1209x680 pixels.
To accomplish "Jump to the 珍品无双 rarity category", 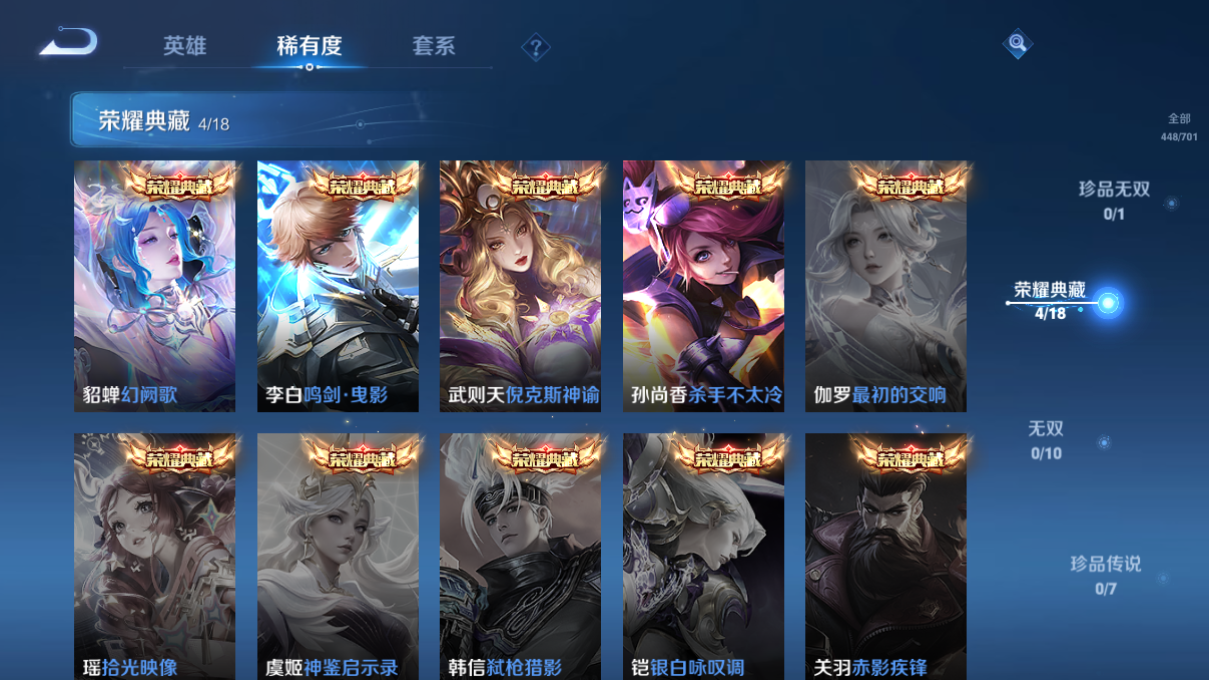I will pyautogui.click(x=1114, y=200).
